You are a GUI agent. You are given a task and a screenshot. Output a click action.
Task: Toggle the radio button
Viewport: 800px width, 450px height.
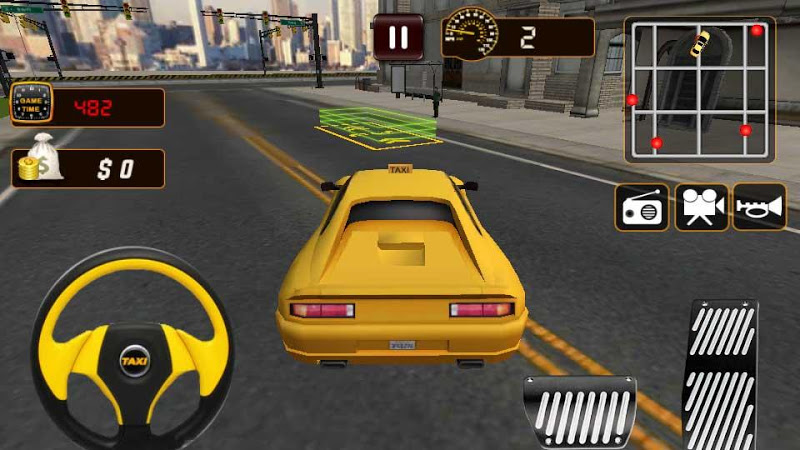pyautogui.click(x=641, y=207)
